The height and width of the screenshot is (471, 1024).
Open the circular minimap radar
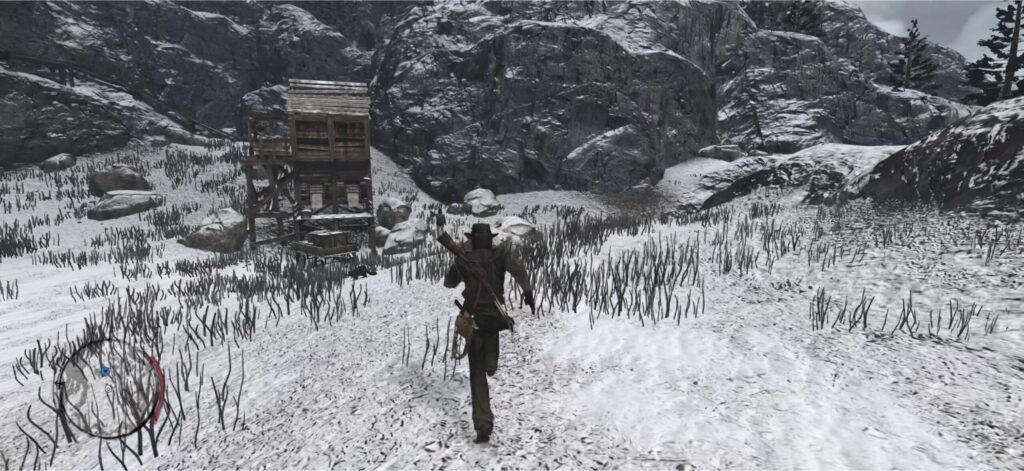tap(109, 387)
